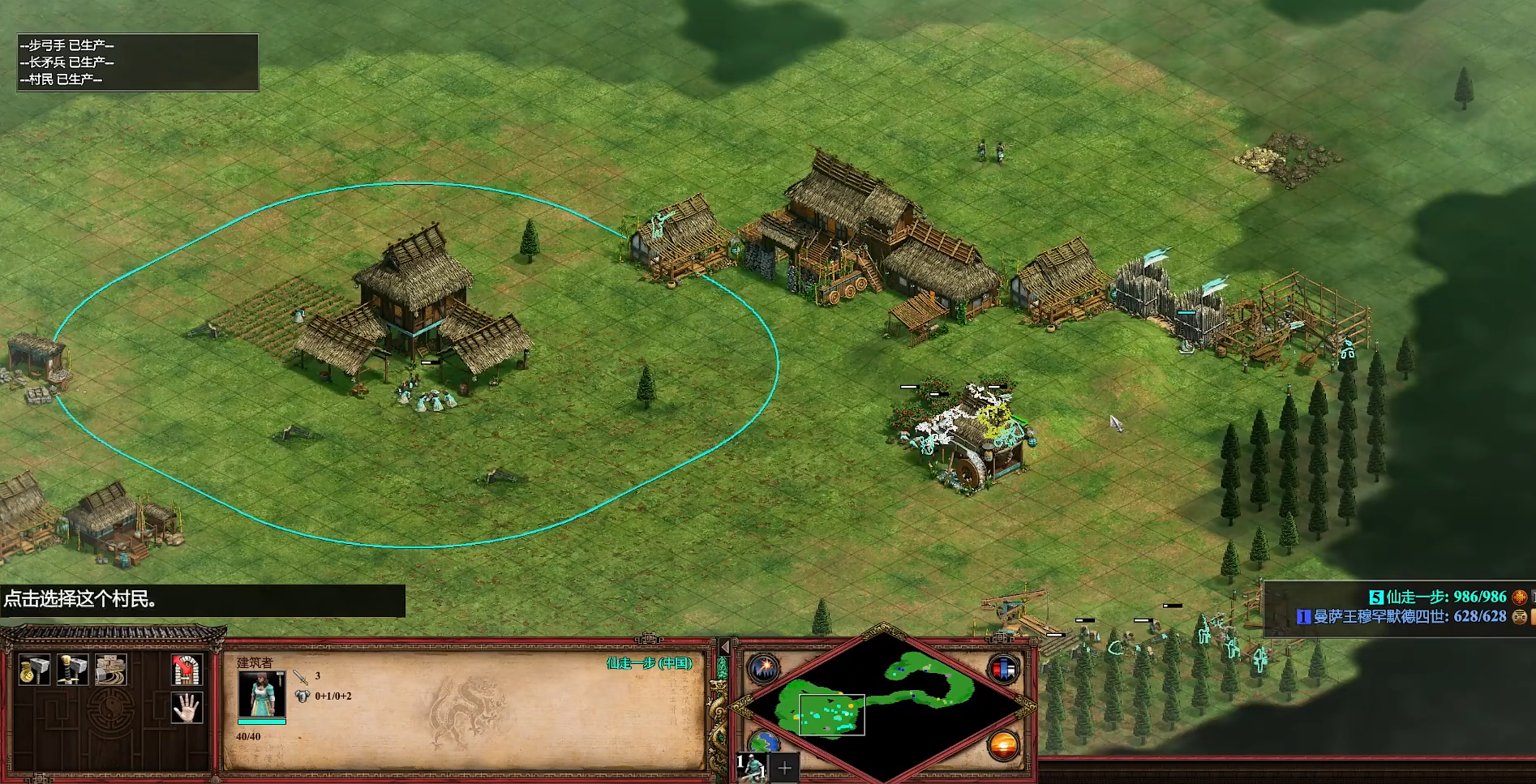
Task: Collapse the panel with the left arrow
Action: (725, 647)
